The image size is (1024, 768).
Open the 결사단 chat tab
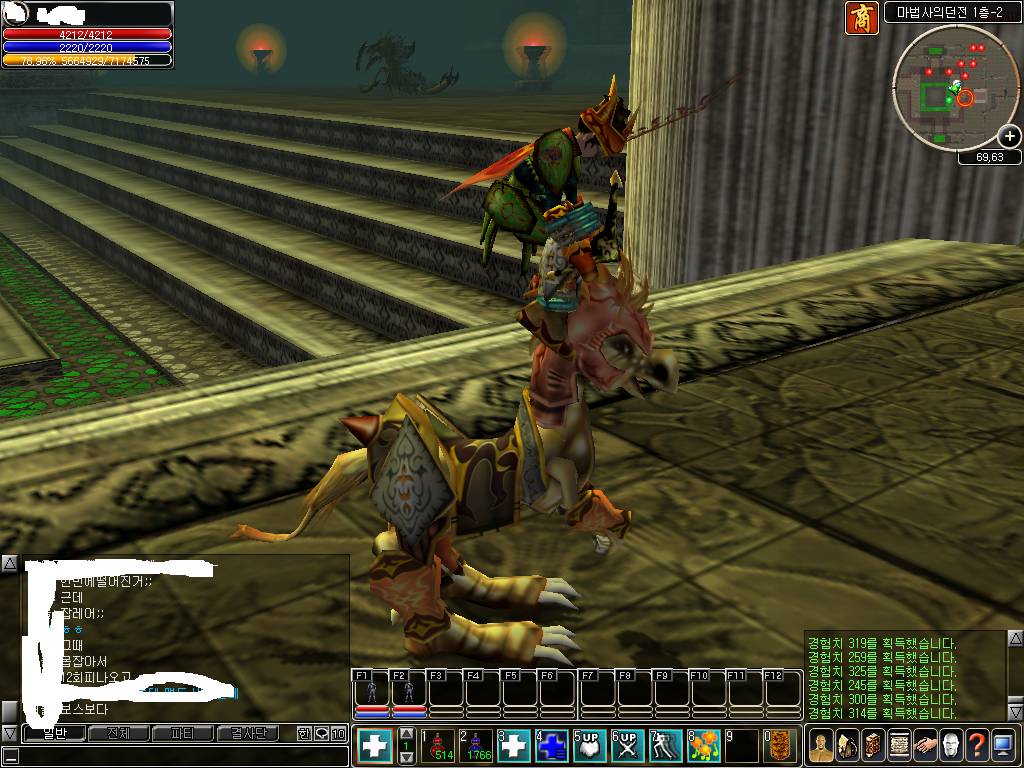click(246, 734)
